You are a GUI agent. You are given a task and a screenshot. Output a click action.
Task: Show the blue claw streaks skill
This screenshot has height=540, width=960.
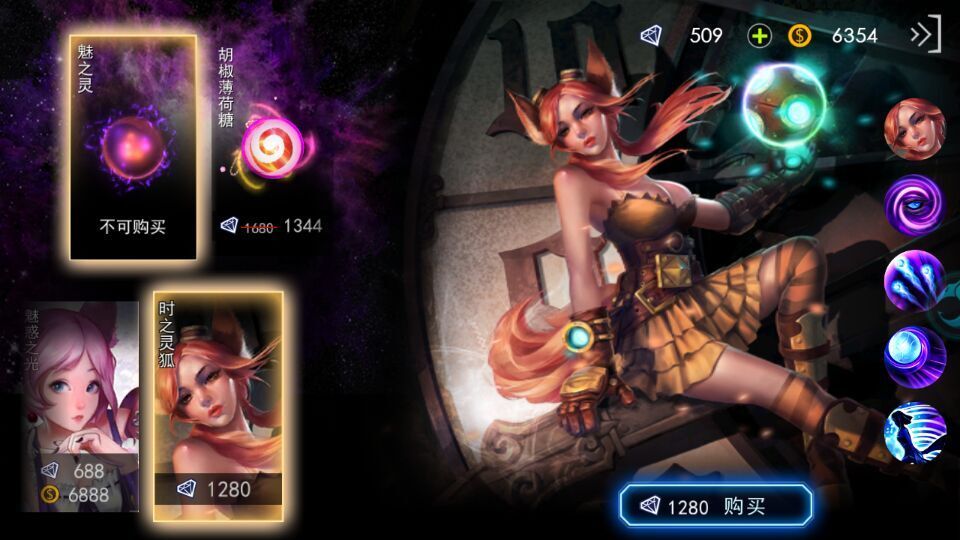pos(914,280)
